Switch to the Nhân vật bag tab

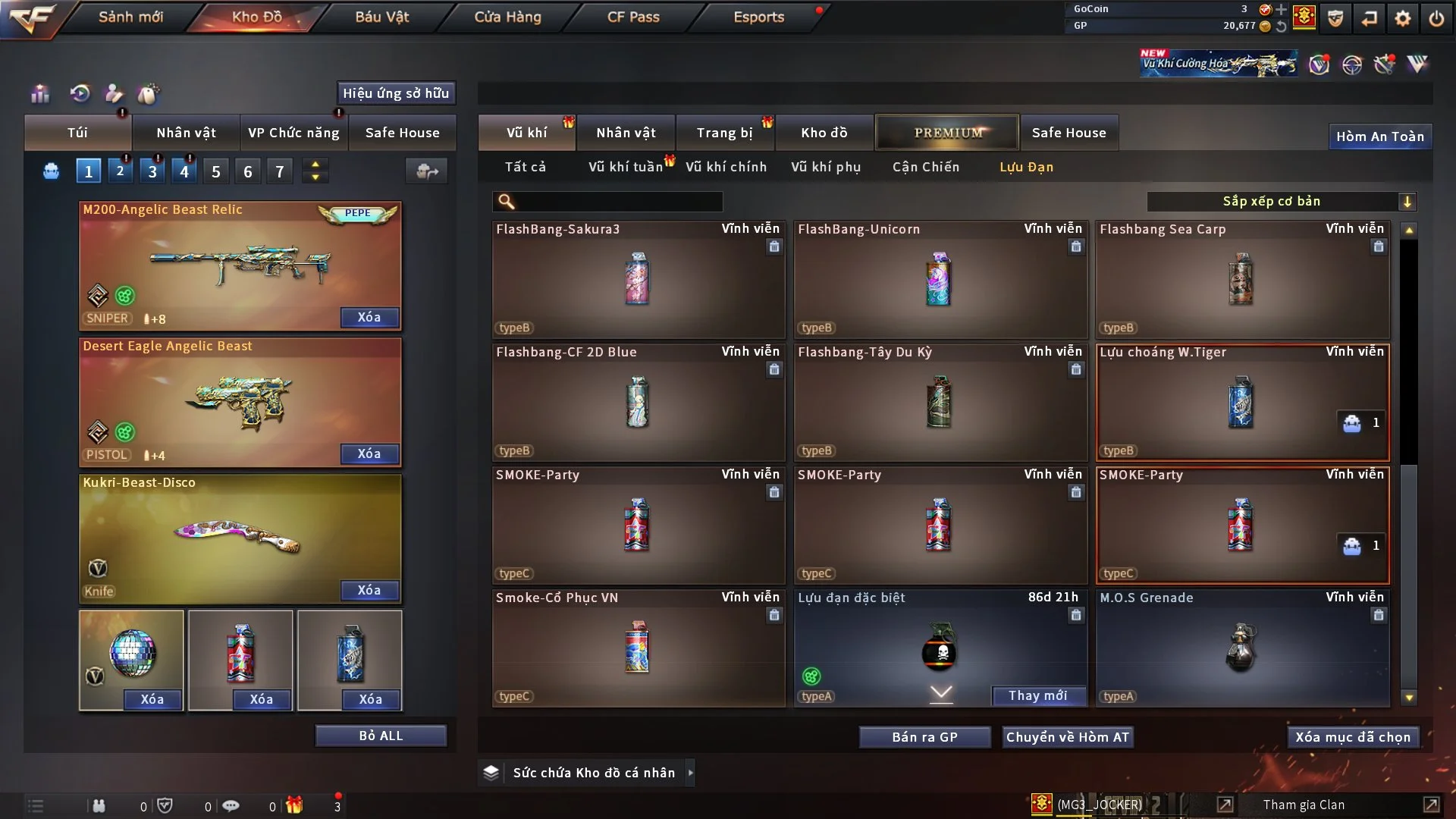(x=186, y=133)
